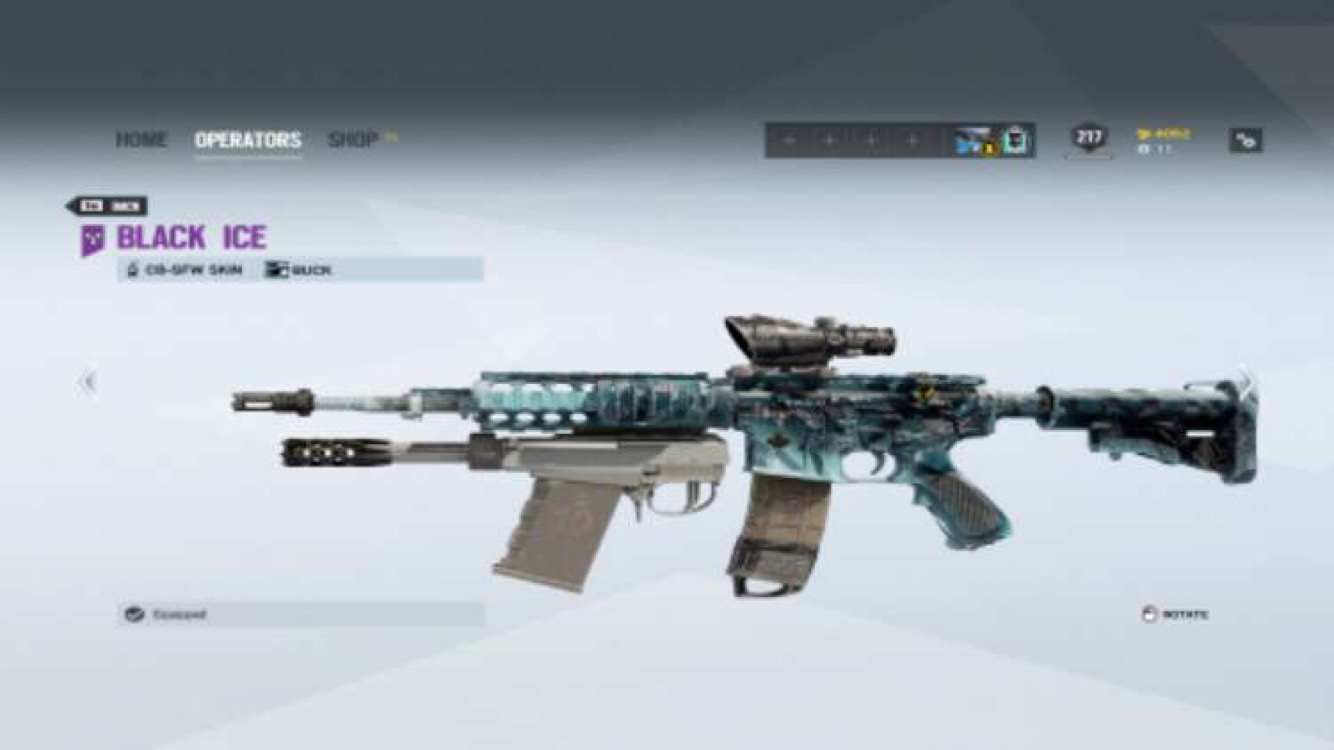Expand the left arrow to view previous skin
The width and height of the screenshot is (1334, 750).
pyautogui.click(x=88, y=382)
